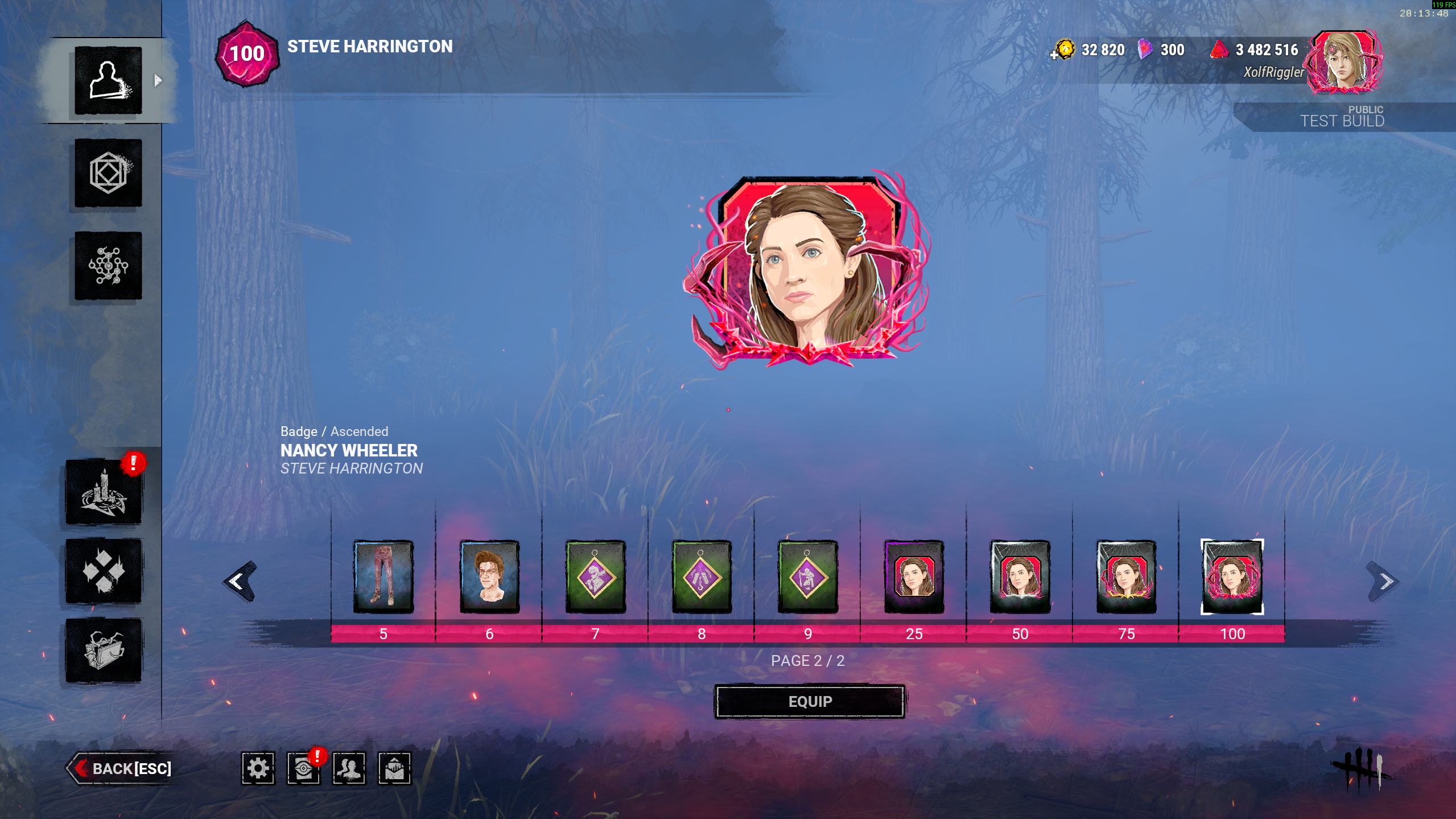Open the character info tab
The image size is (1456, 819).
[x=108, y=80]
